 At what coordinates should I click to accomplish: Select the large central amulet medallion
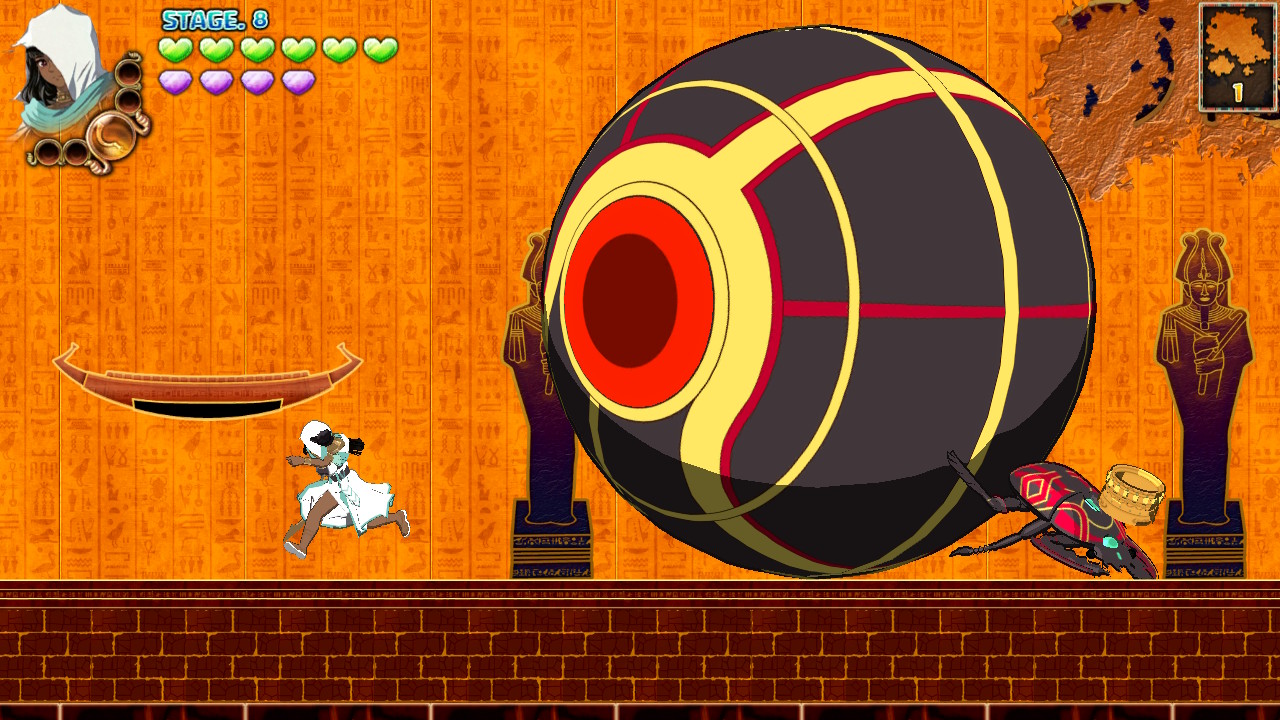(x=111, y=136)
